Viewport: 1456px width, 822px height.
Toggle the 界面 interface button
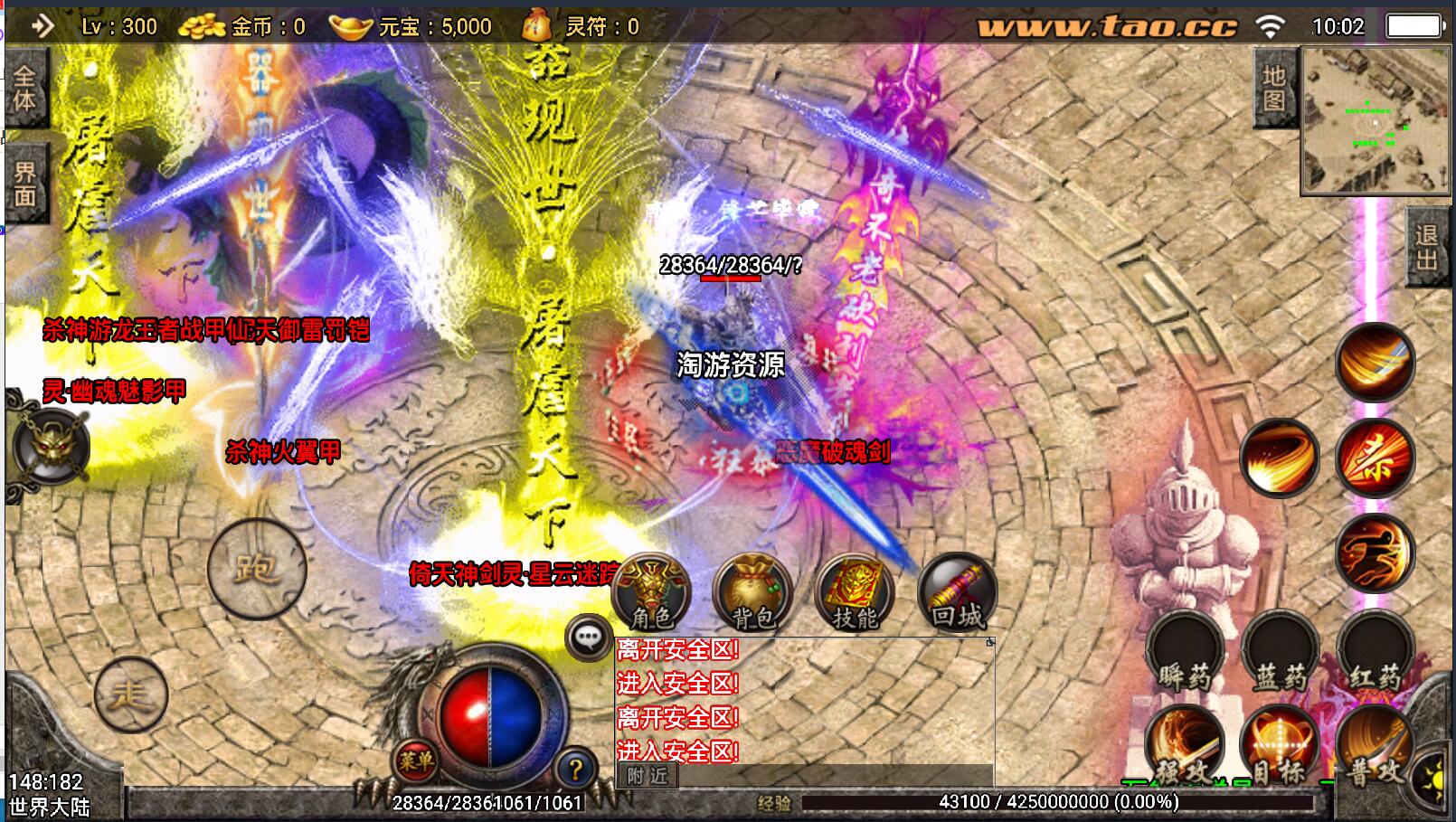tap(25, 184)
